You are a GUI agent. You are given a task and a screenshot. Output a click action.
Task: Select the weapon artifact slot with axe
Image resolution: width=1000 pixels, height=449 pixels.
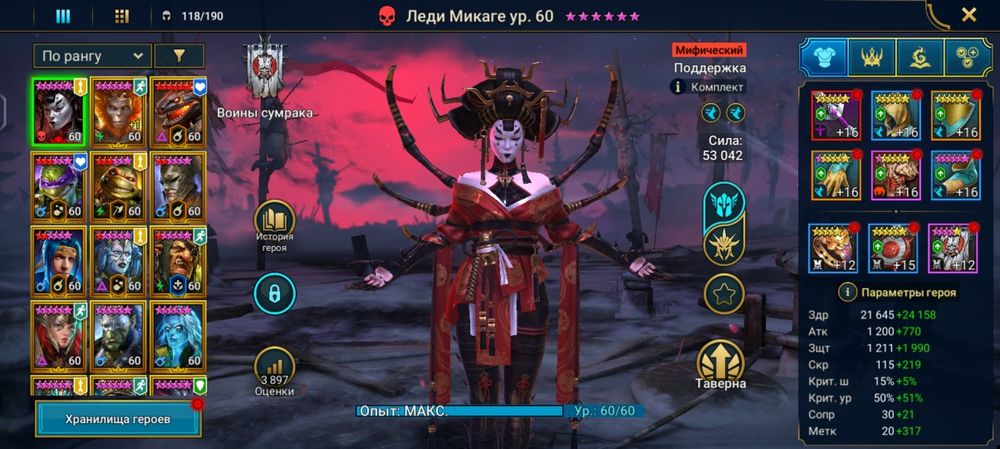pos(835,115)
